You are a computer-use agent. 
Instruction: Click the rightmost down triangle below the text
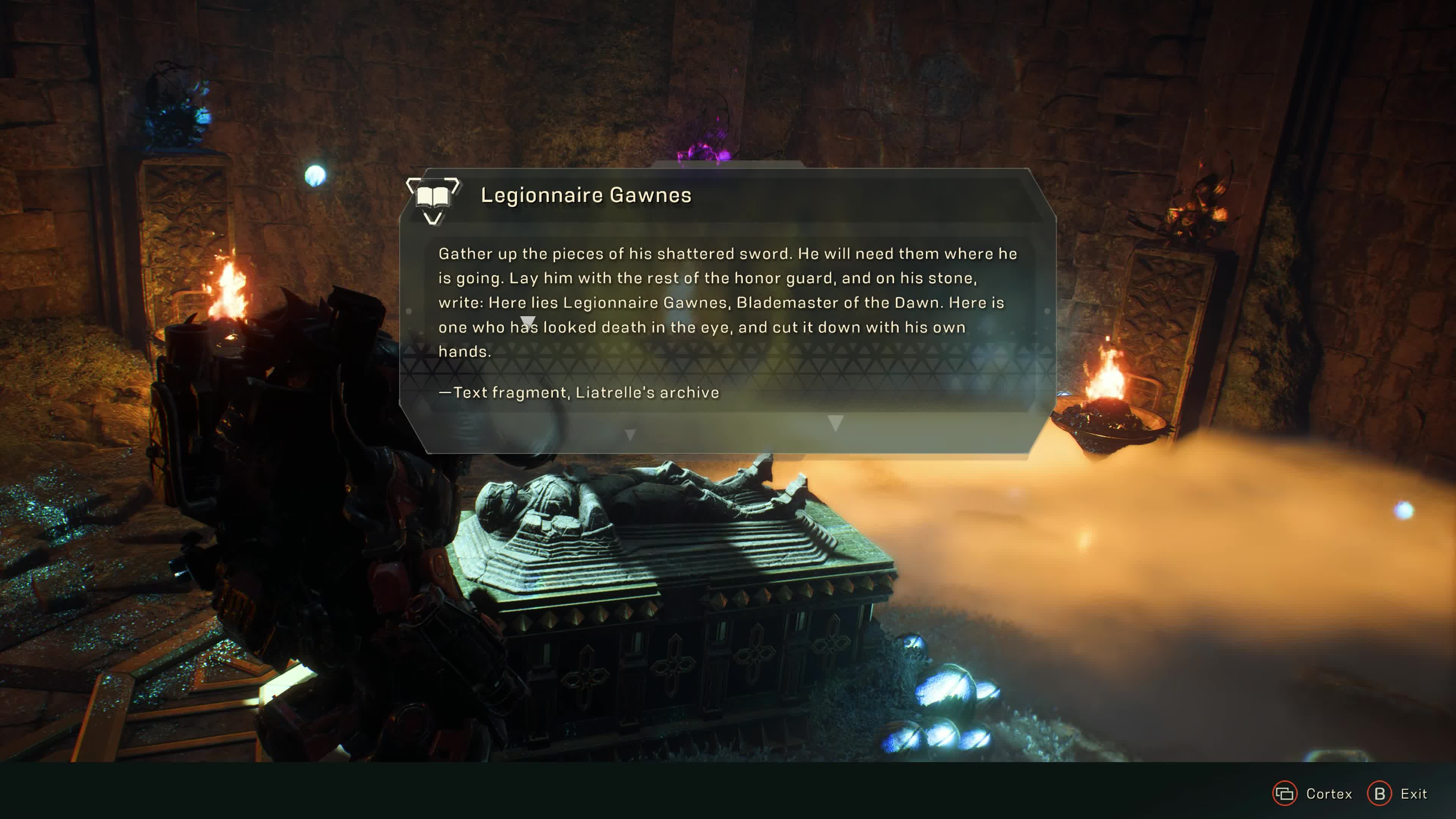pos(835,423)
